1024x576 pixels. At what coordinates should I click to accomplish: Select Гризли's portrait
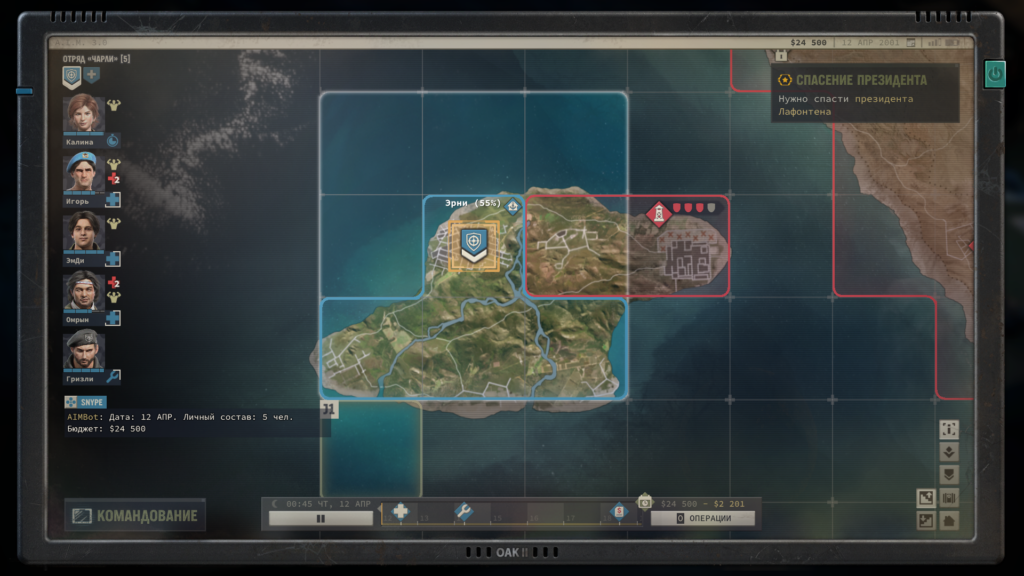pos(84,350)
